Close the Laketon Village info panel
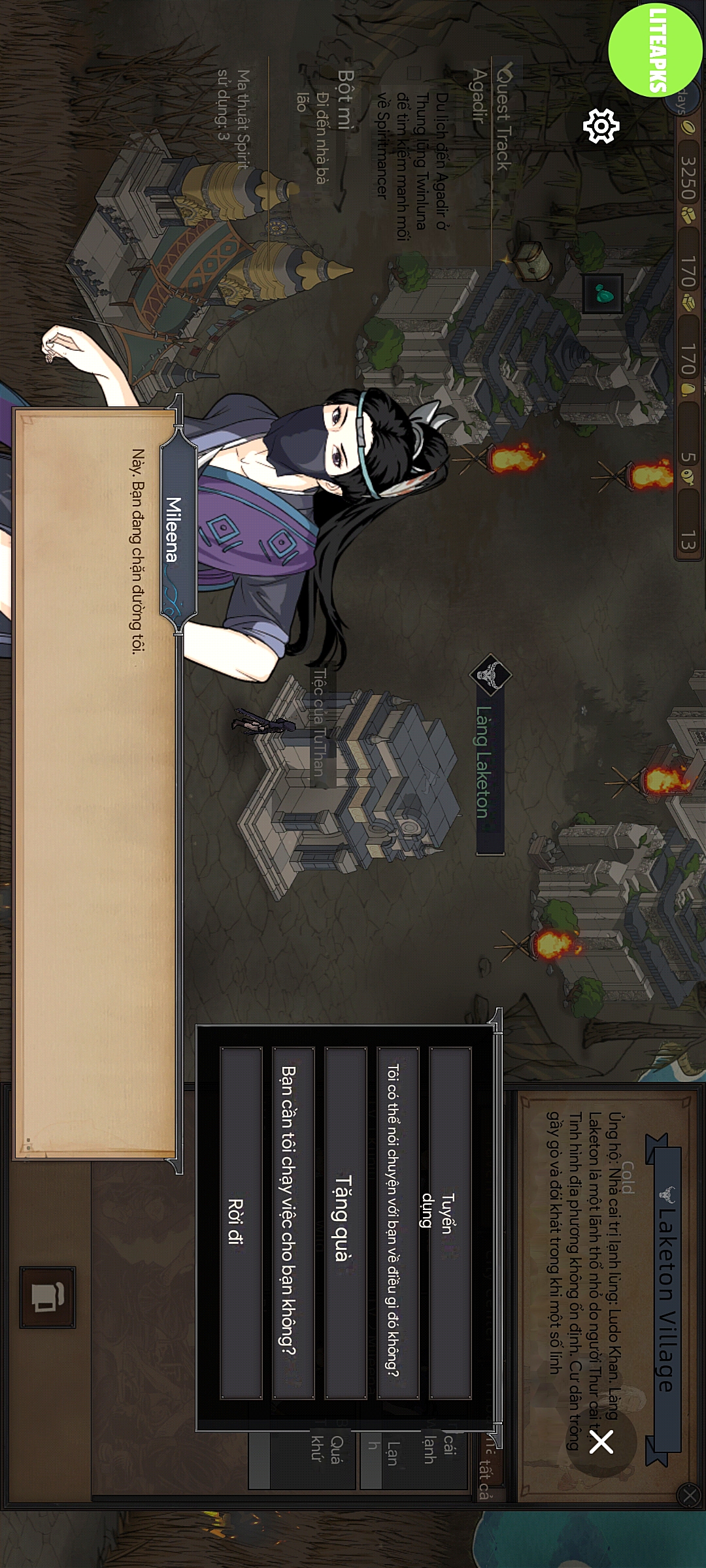The image size is (706, 1568). (690, 1495)
